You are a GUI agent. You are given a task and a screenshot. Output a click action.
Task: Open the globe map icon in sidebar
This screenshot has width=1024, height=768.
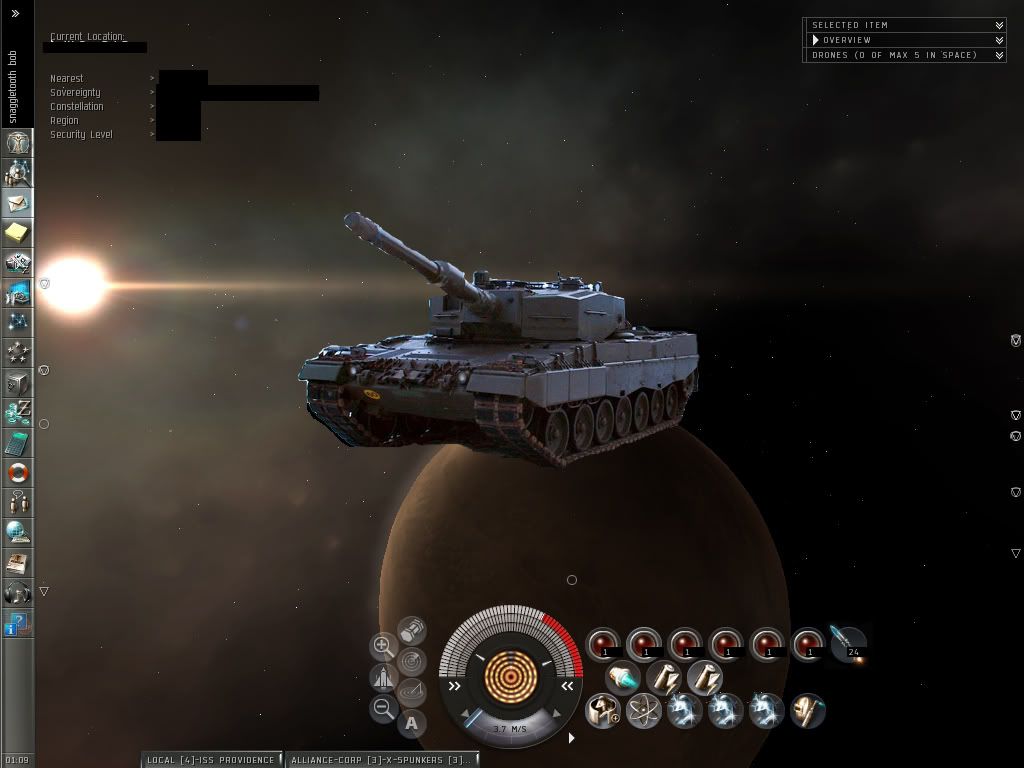pyautogui.click(x=18, y=532)
